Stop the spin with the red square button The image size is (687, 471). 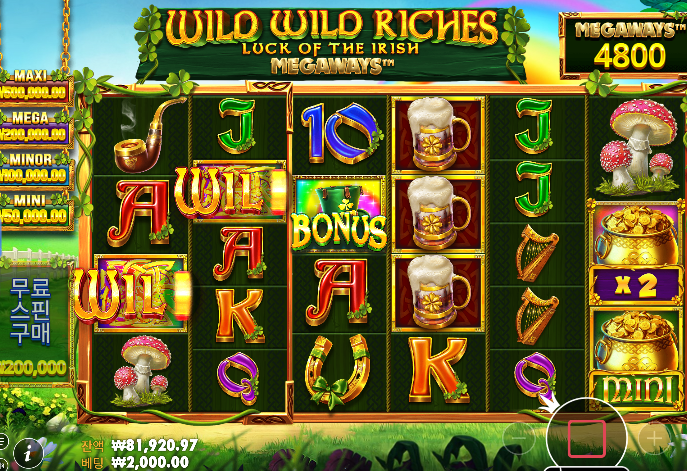click(587, 438)
